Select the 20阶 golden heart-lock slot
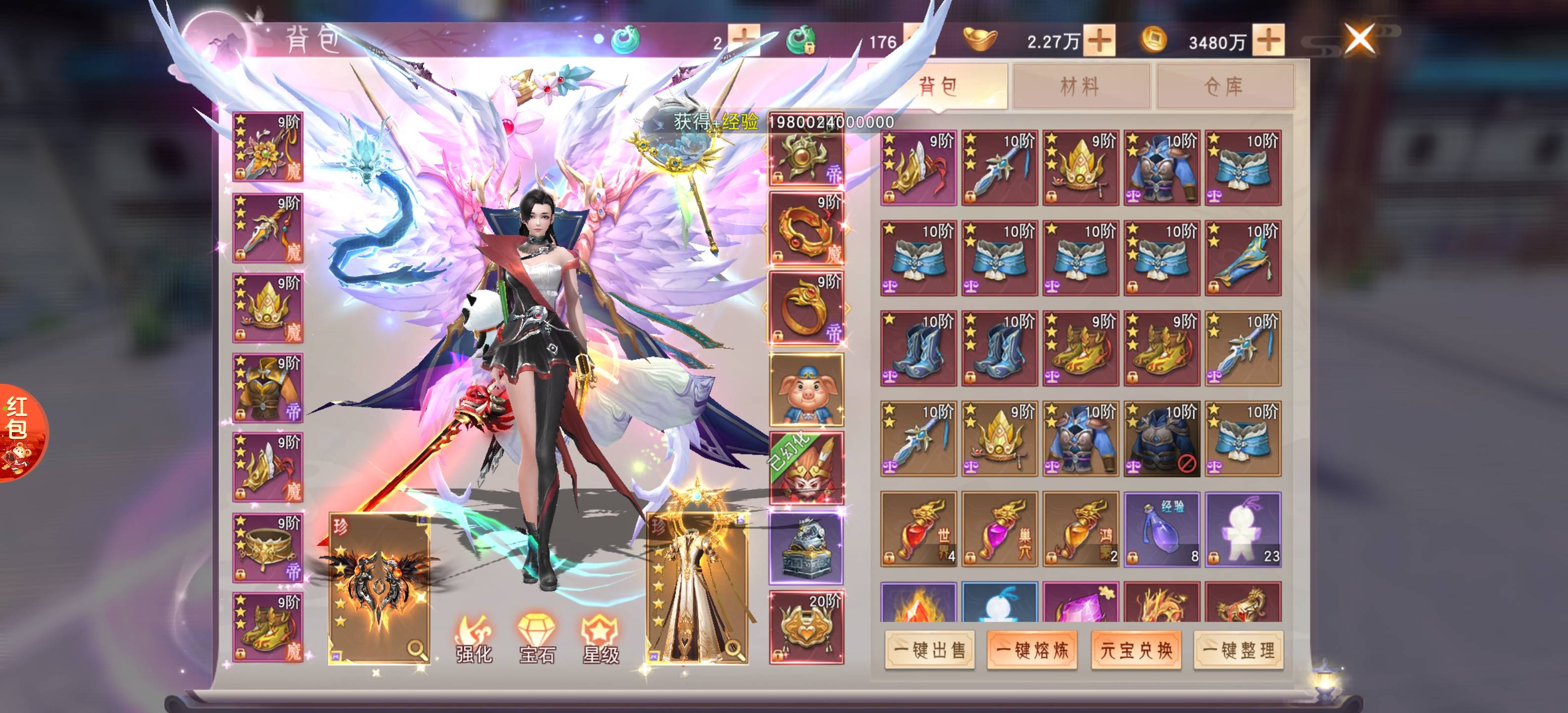Screen dimensions: 1568x713 (x=807, y=627)
